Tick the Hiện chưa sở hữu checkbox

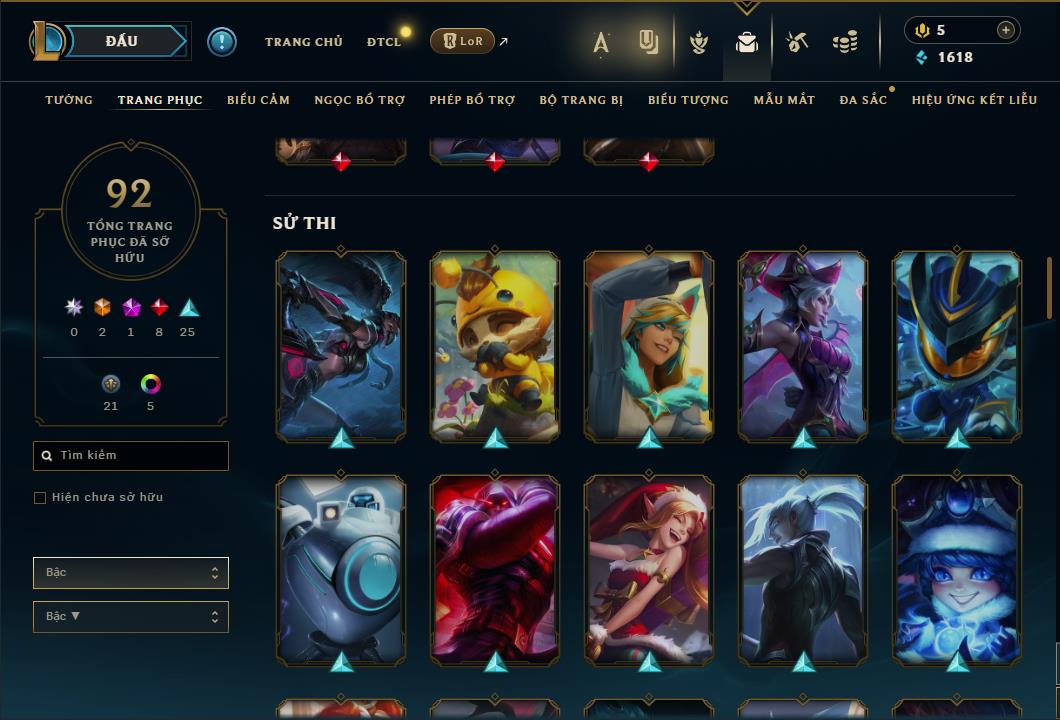pyautogui.click(x=40, y=498)
